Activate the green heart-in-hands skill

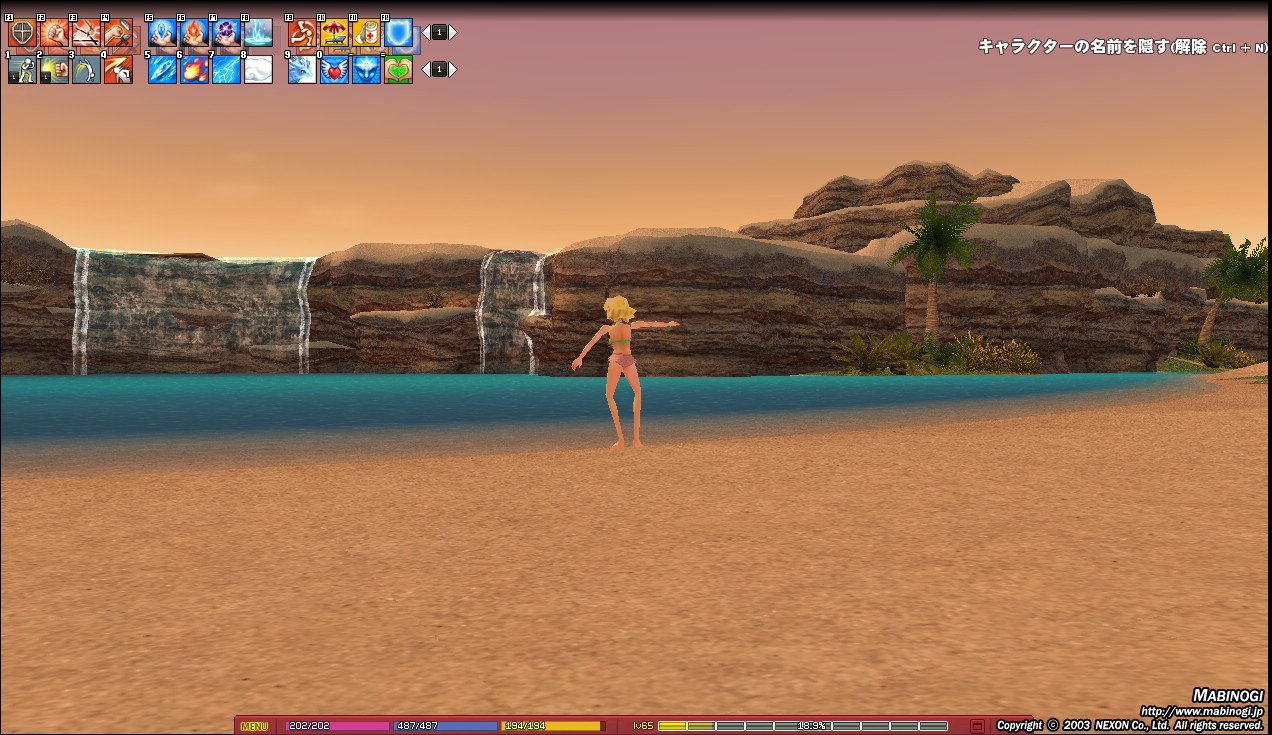coord(398,69)
